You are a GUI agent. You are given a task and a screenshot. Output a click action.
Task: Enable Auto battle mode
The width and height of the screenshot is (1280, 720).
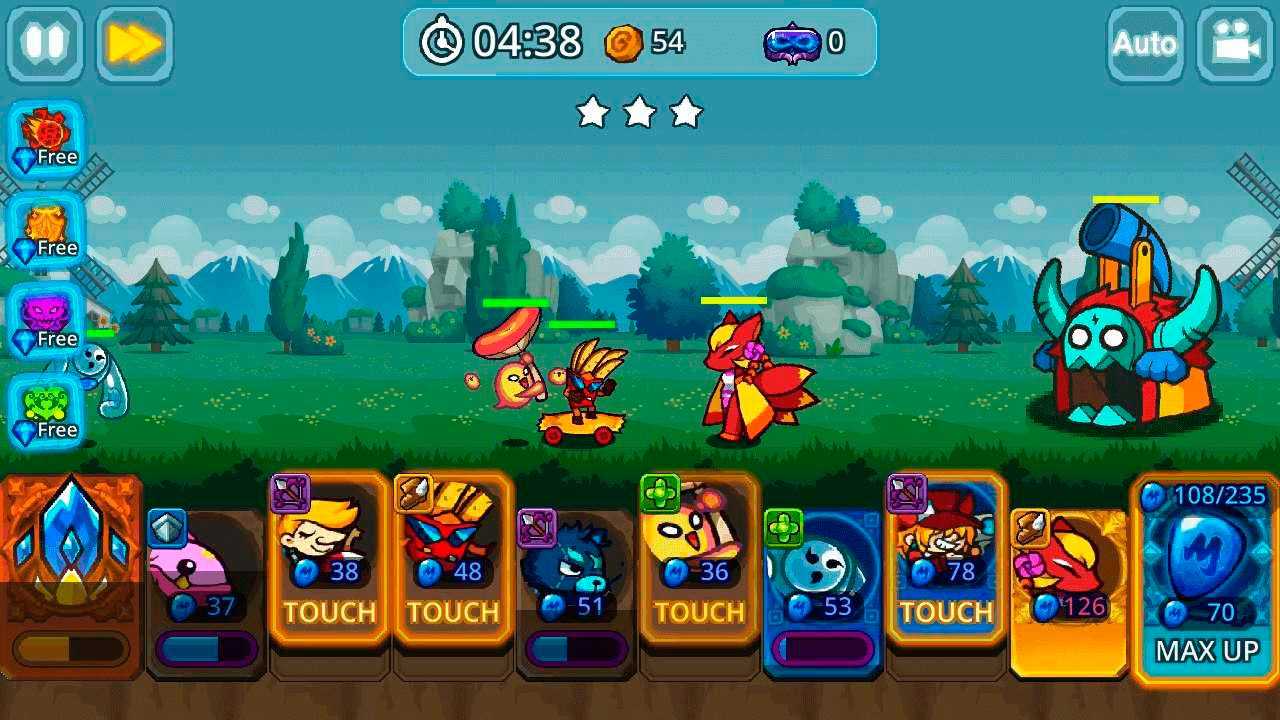point(1144,44)
